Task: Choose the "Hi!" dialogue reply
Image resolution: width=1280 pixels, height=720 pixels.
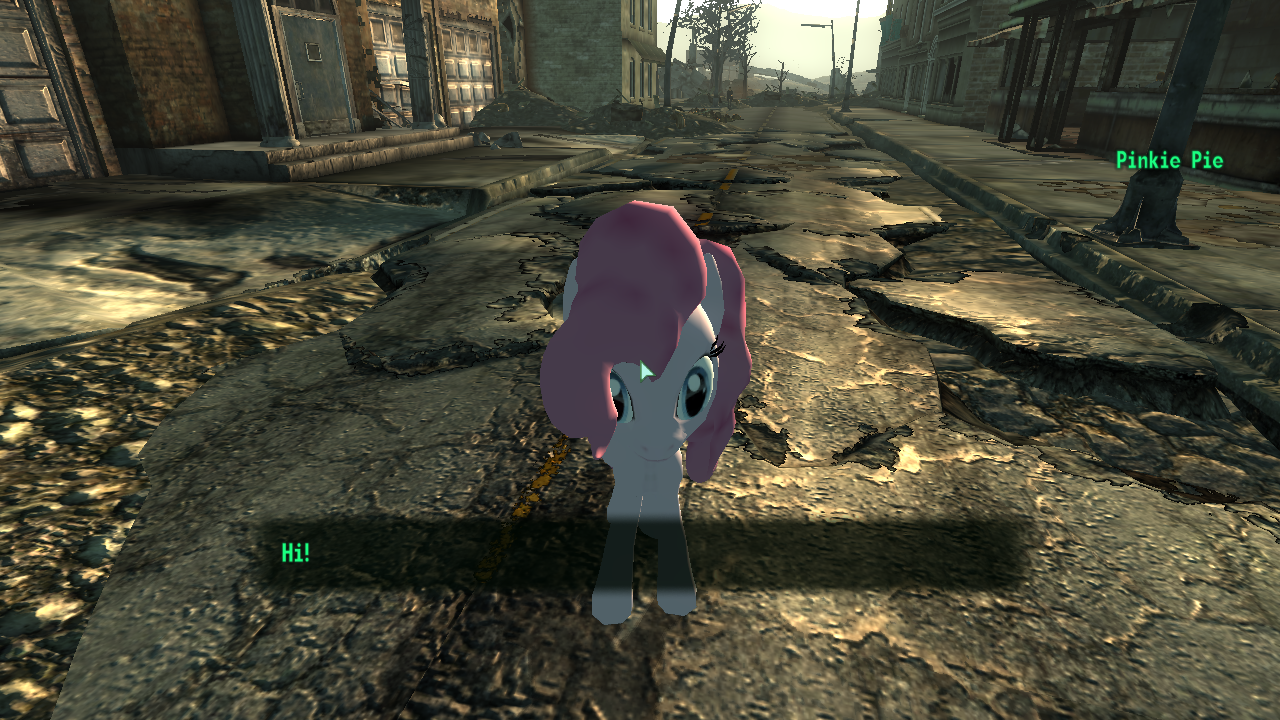Action: click(x=296, y=553)
